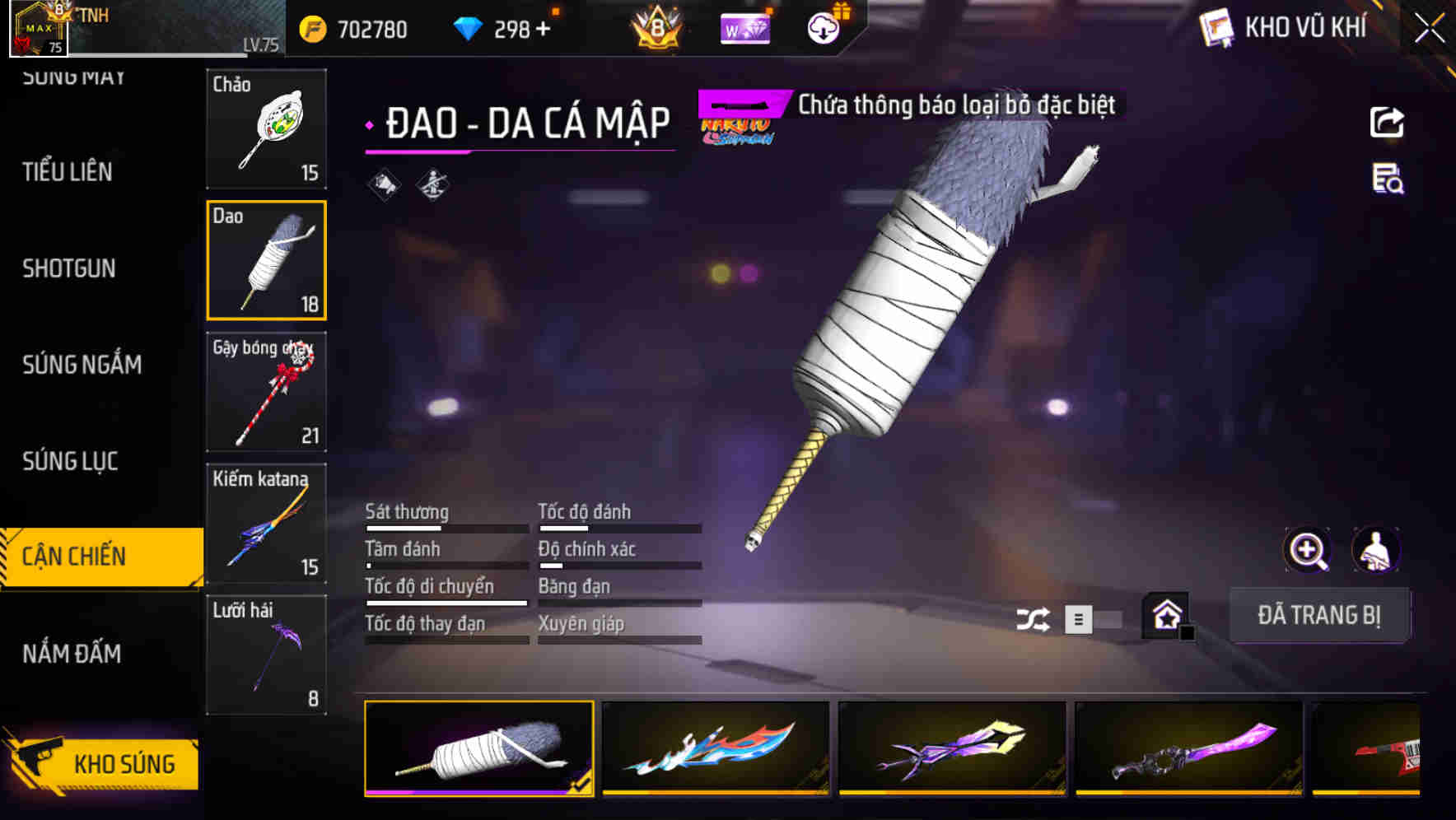Open the Gậy bóng chày item
Screen dimensions: 1456x820
265,392
